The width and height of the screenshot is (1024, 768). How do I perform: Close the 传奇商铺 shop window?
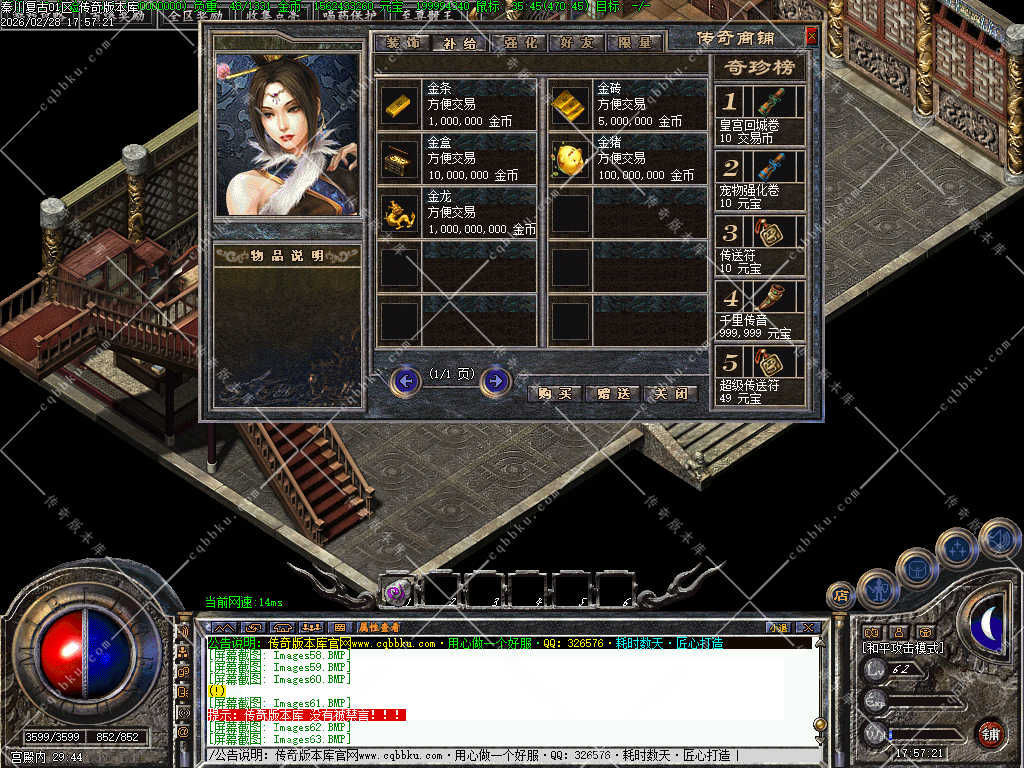pyautogui.click(x=811, y=37)
